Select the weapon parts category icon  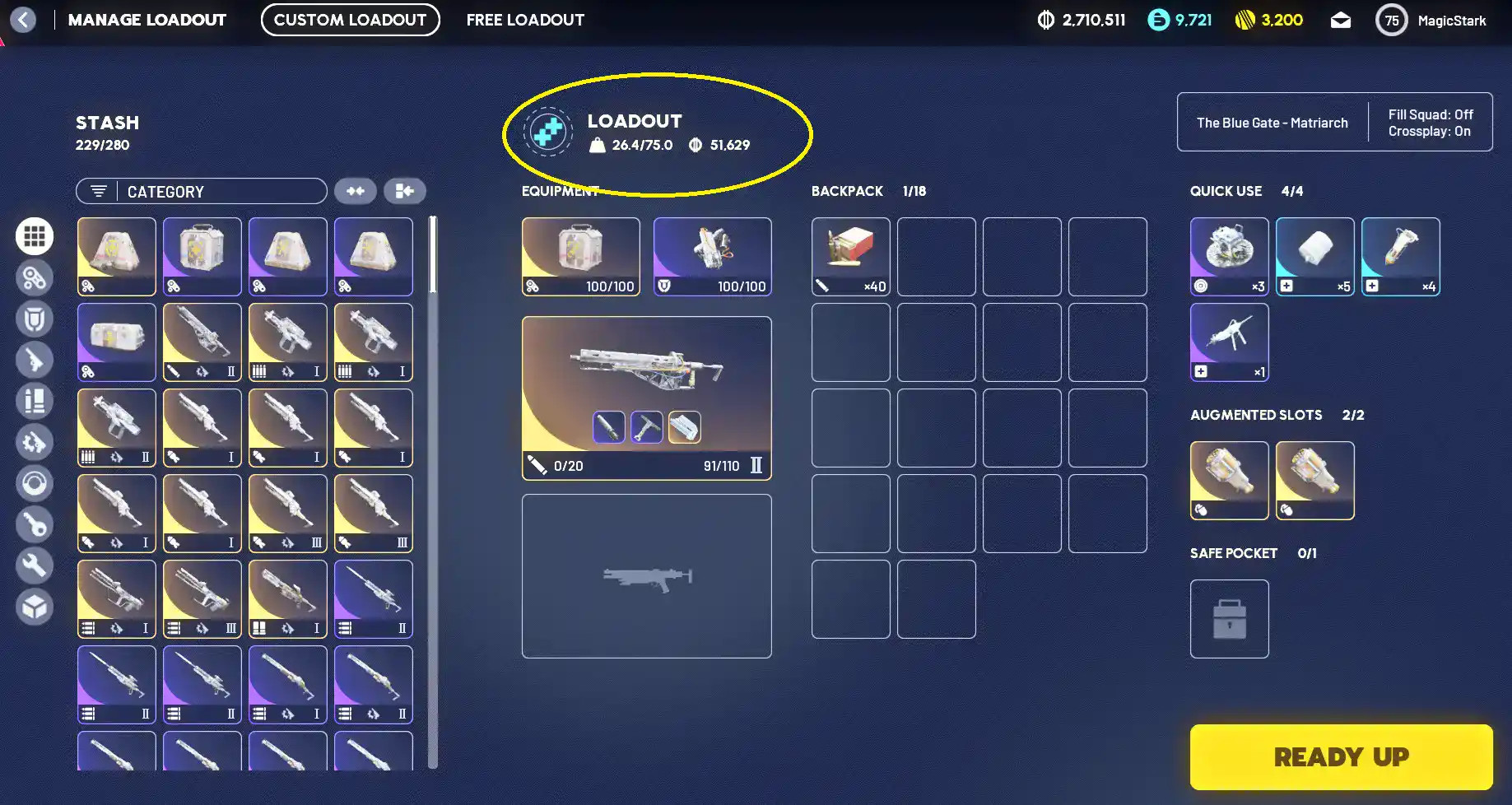pyautogui.click(x=35, y=442)
